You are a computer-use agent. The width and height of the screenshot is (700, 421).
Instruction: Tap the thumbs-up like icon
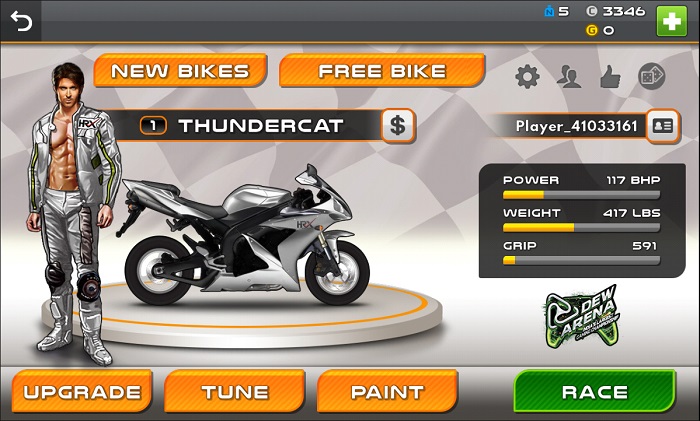coord(610,76)
